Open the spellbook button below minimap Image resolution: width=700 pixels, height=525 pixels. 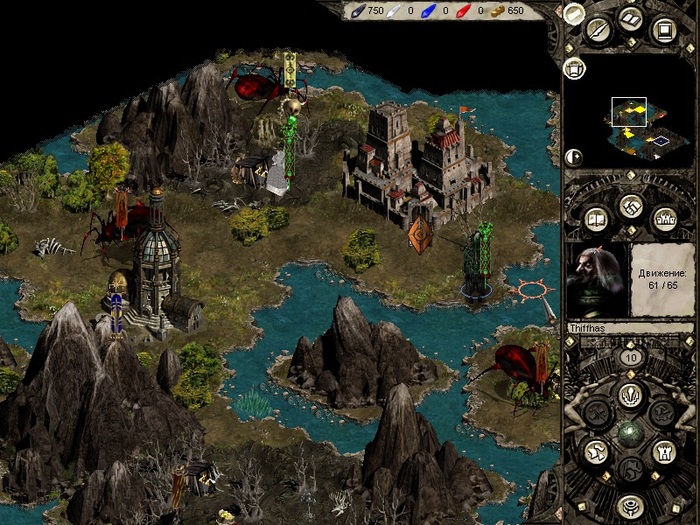click(x=596, y=218)
